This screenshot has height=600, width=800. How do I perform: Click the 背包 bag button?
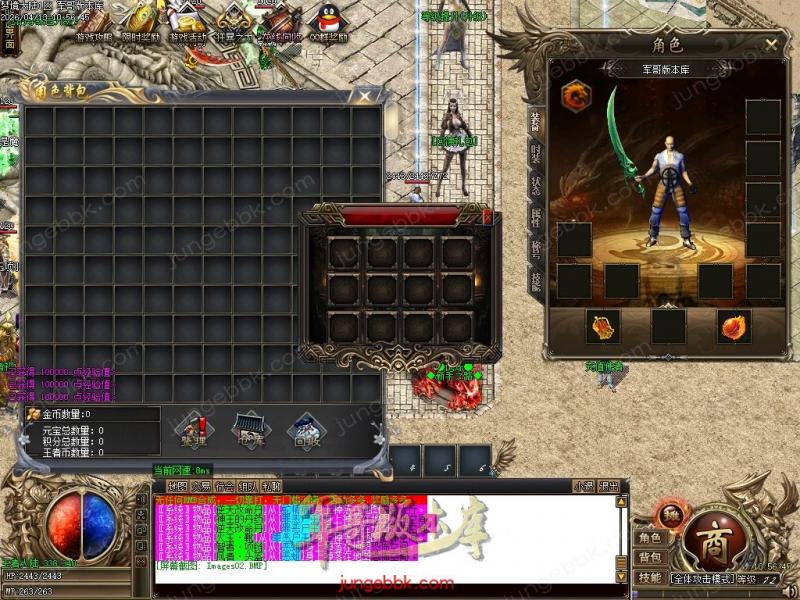coord(651,557)
